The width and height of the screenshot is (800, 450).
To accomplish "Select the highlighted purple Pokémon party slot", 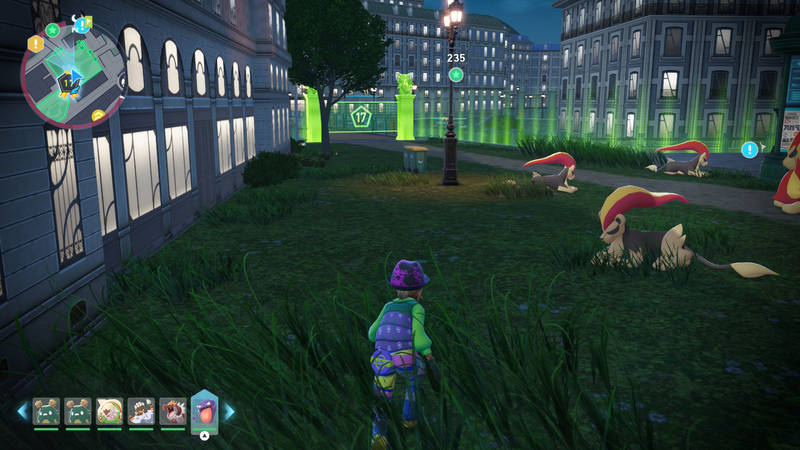I will click(204, 410).
